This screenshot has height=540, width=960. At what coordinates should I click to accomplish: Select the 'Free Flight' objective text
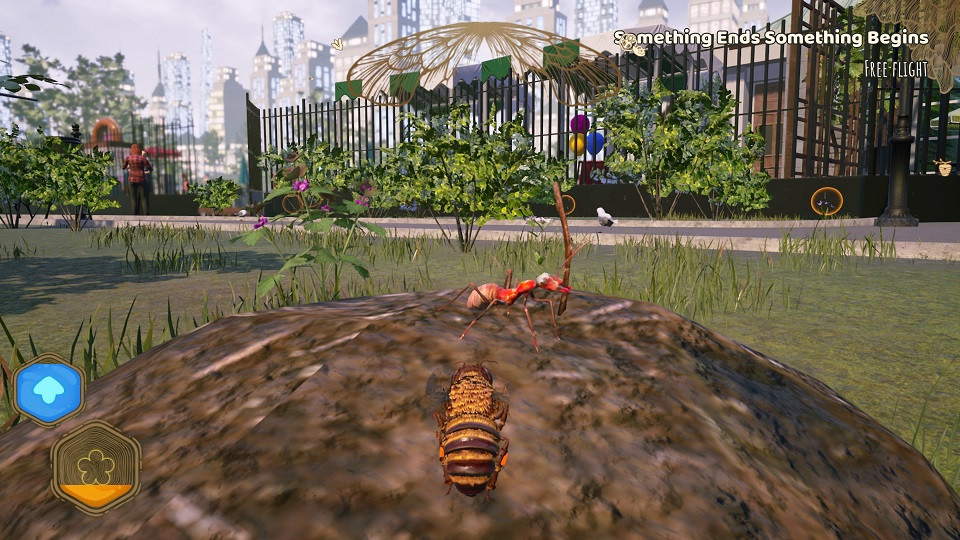point(896,70)
